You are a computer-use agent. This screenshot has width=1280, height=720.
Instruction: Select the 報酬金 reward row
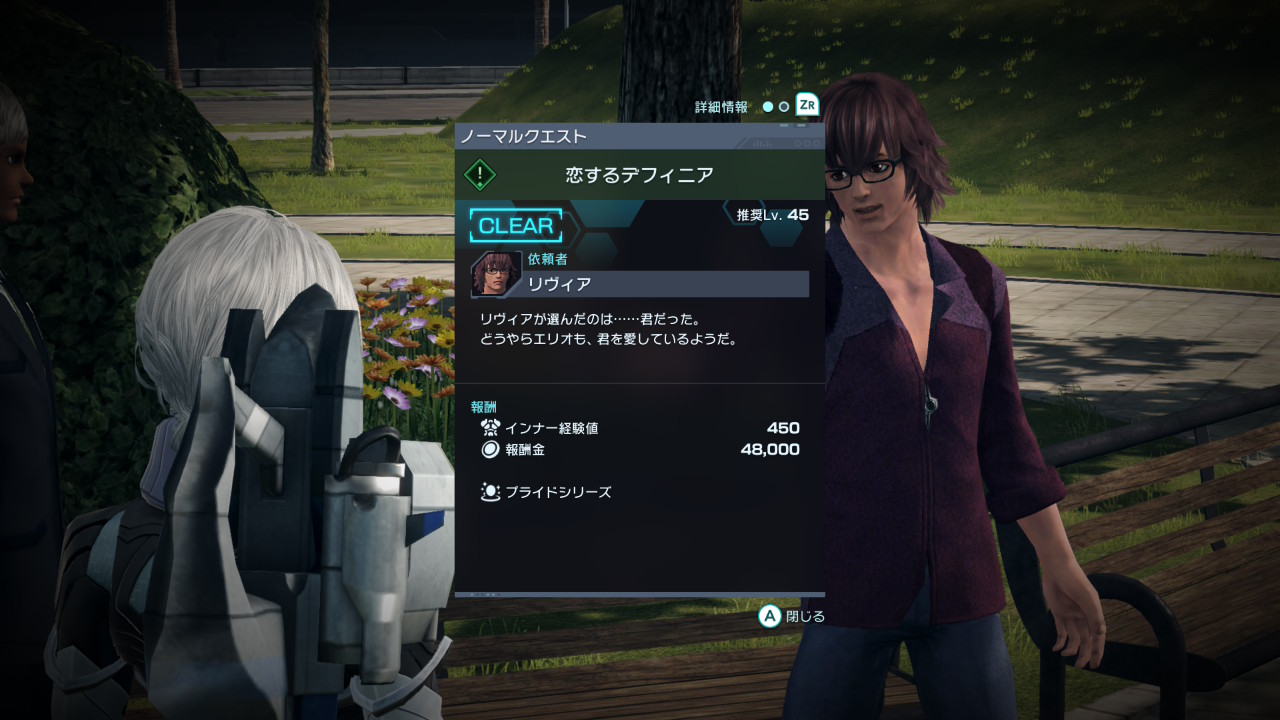tap(640, 450)
